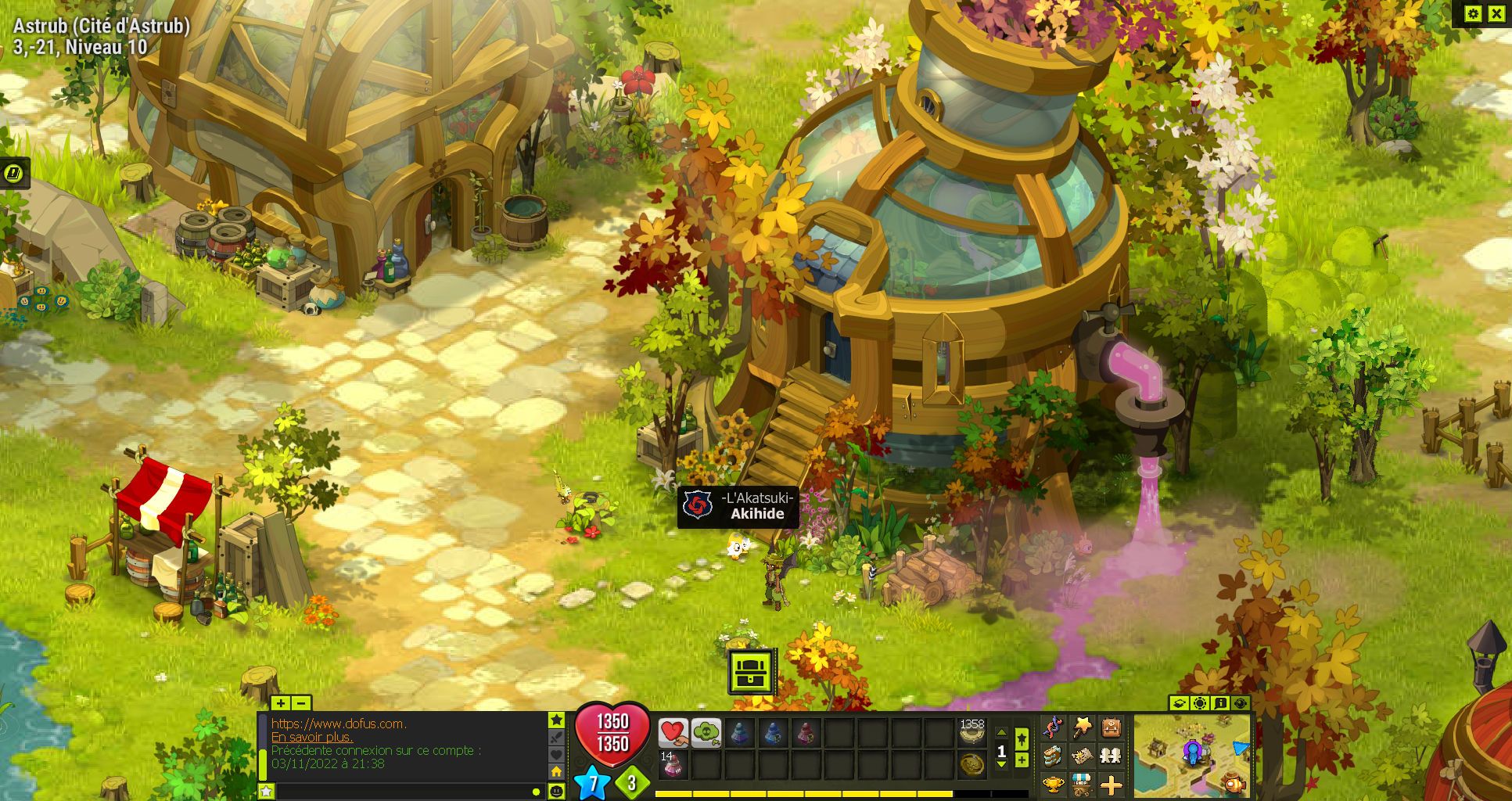Use the pink potion with 14 stacks
Screen dimensions: 1512x801
click(x=671, y=766)
